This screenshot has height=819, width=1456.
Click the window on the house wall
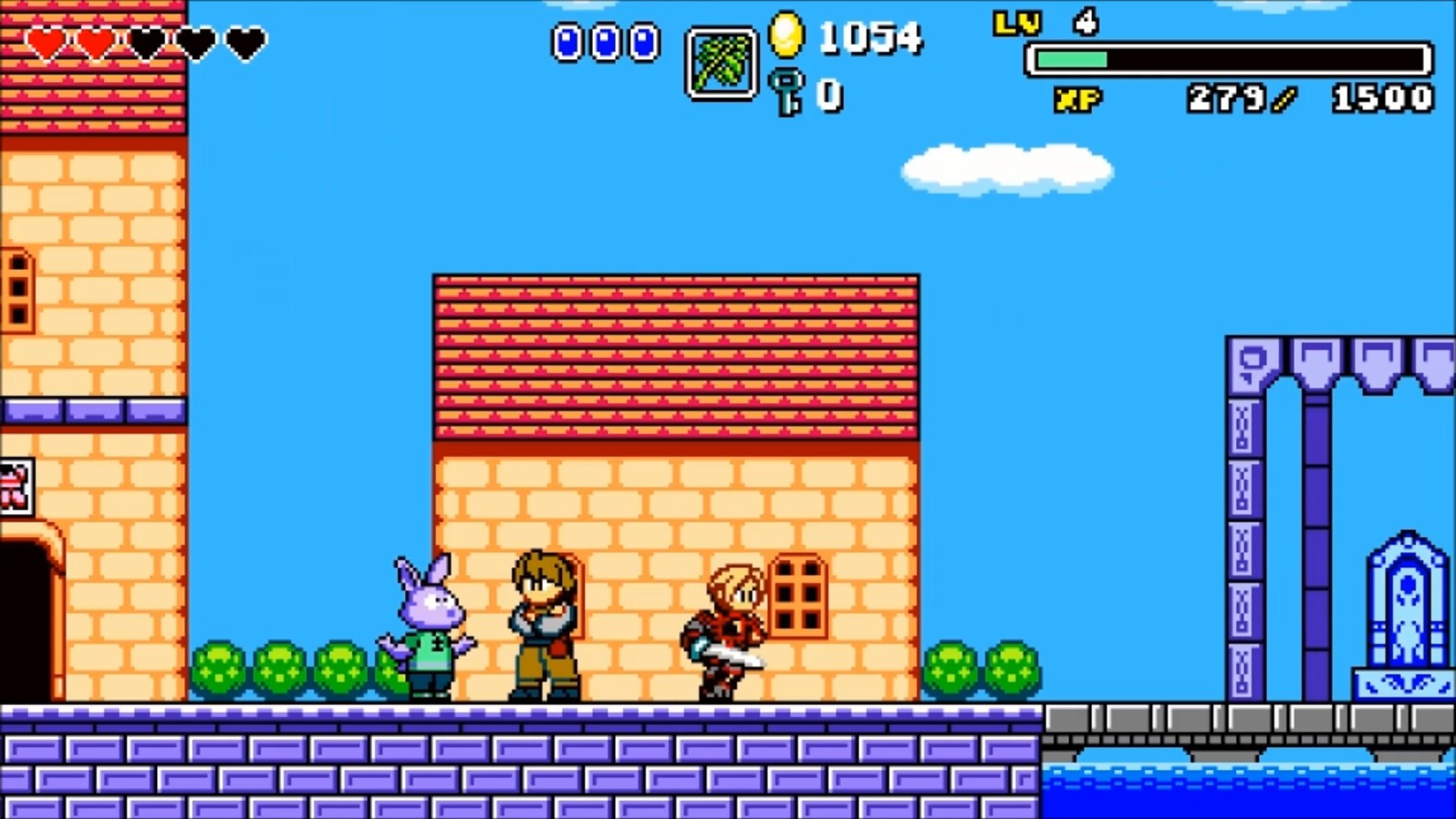coord(799,595)
